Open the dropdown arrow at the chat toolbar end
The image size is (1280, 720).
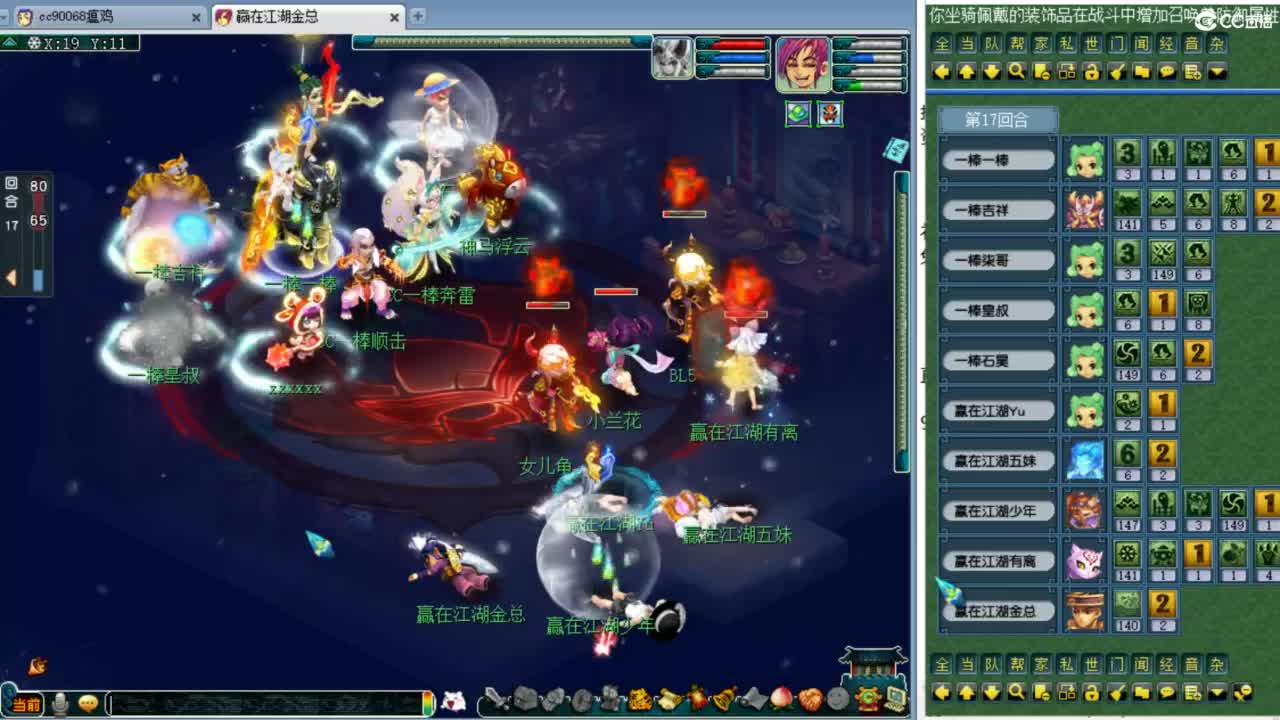pos(1216,72)
